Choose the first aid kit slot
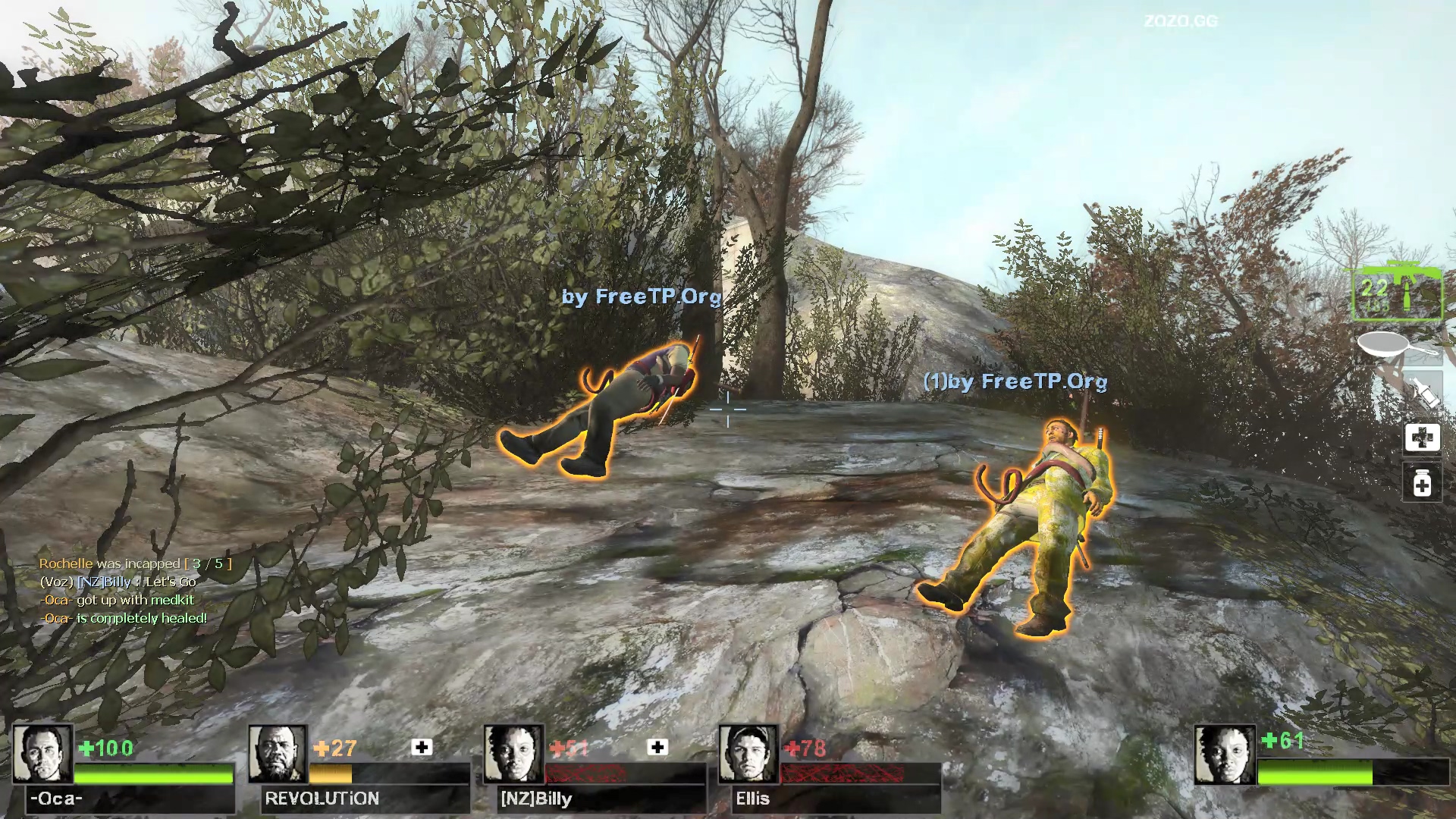Viewport: 1456px width, 819px height. tap(1422, 438)
